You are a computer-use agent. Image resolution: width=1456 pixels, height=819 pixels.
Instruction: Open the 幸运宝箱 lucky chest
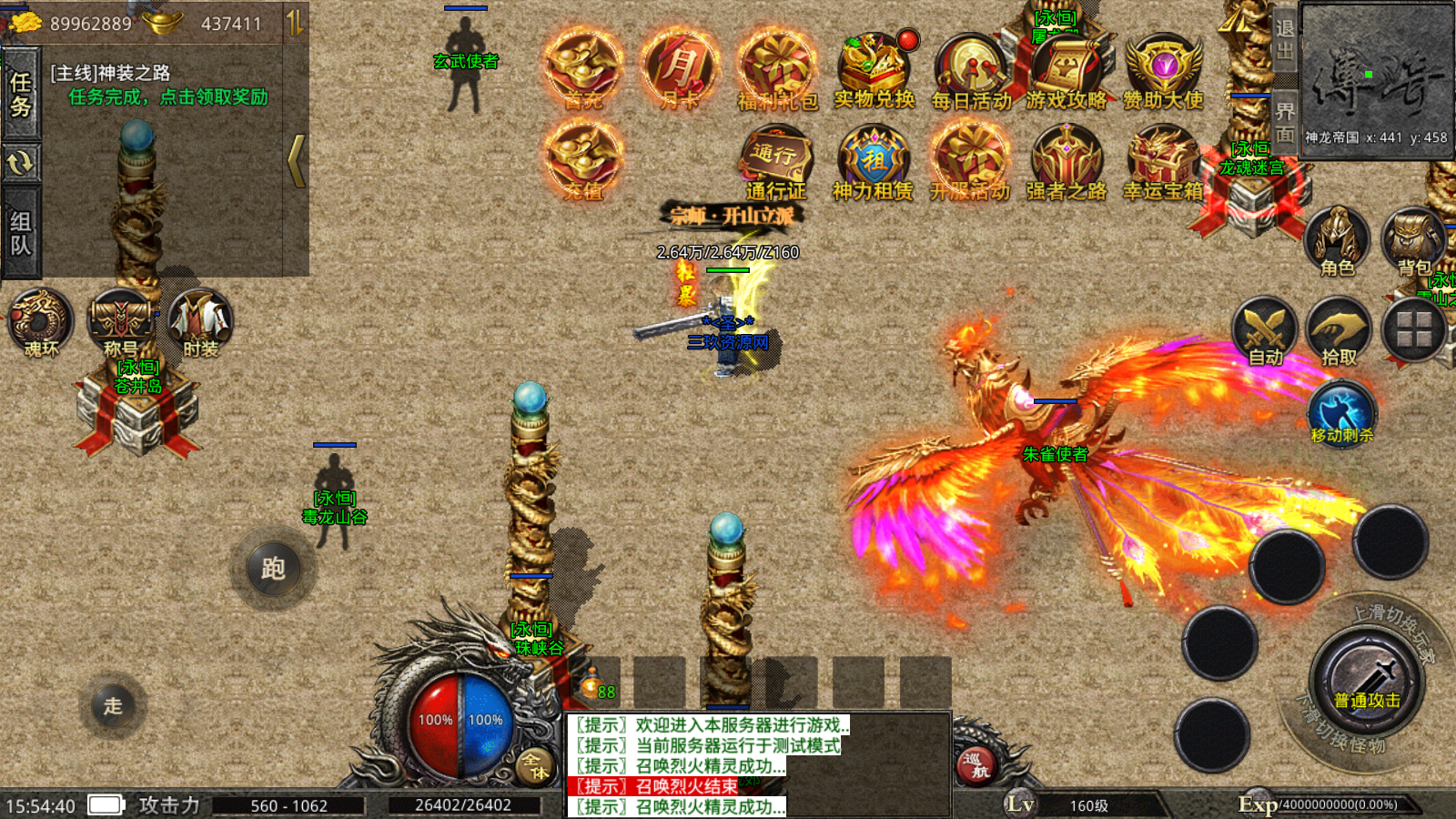click(1163, 161)
